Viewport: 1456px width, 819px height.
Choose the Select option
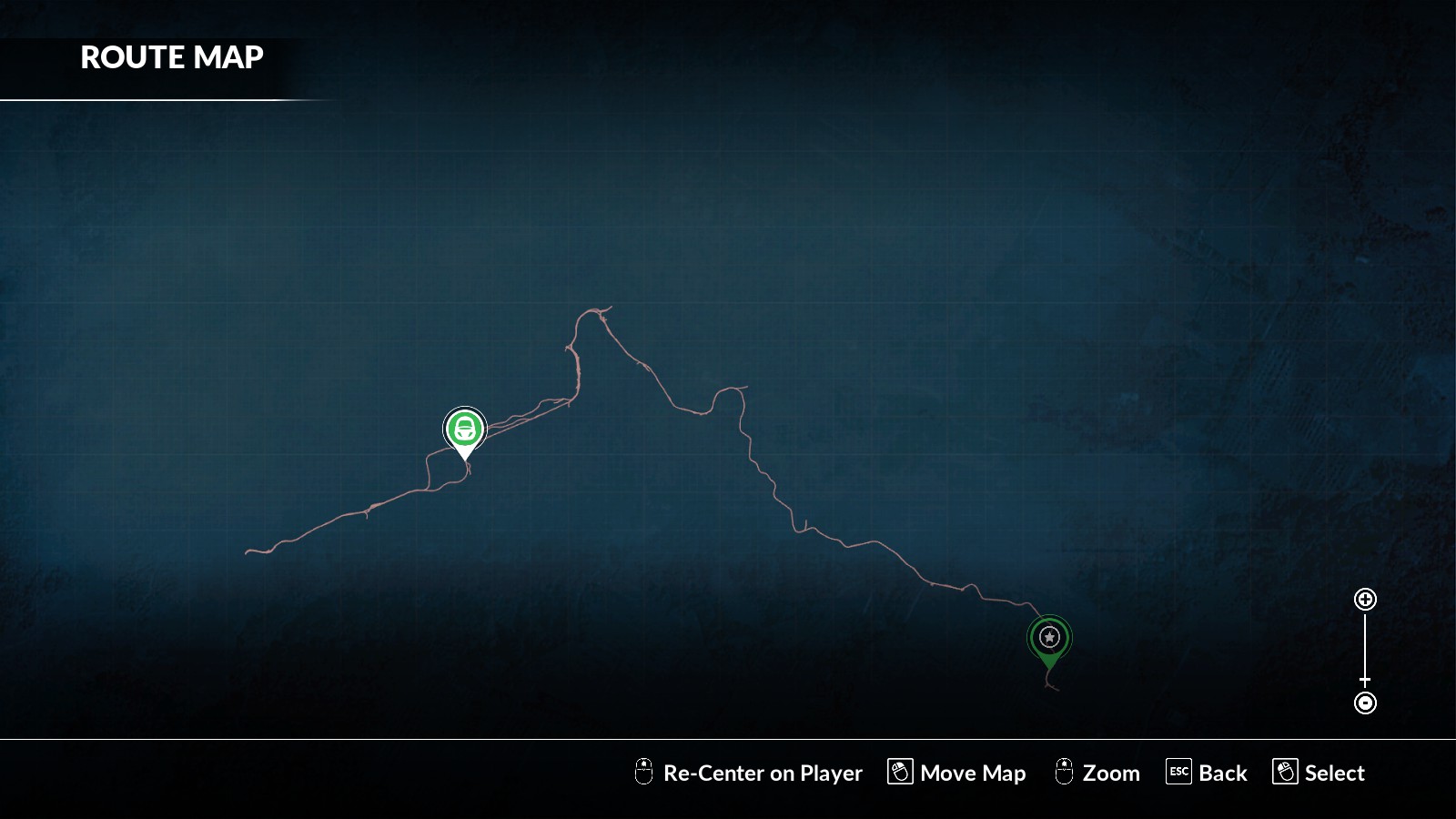[x=1319, y=773]
